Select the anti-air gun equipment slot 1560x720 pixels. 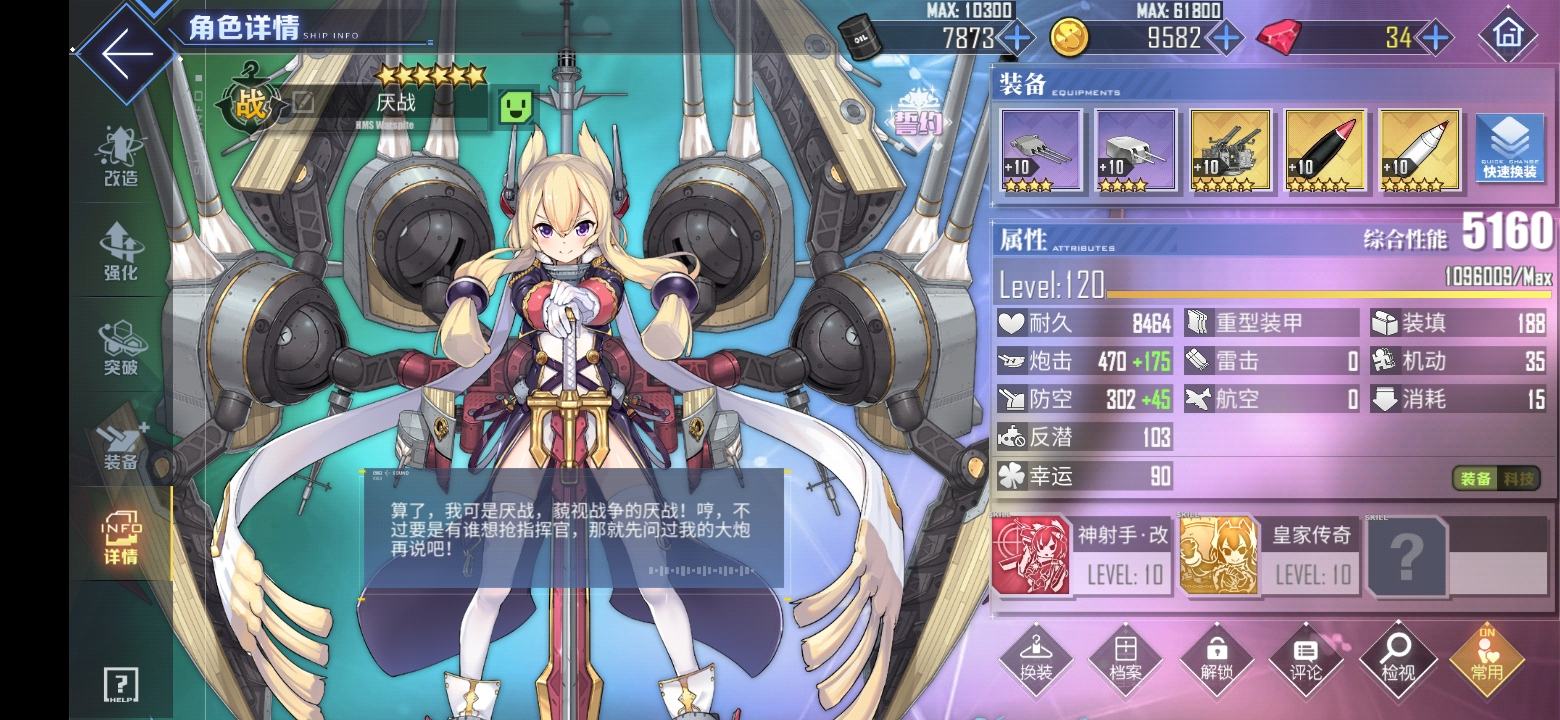click(1229, 149)
